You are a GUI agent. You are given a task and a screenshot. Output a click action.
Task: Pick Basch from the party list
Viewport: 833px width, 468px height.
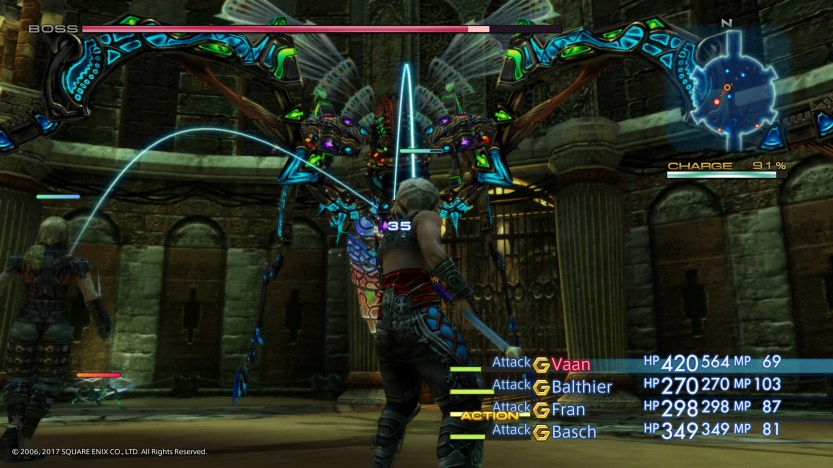point(574,432)
